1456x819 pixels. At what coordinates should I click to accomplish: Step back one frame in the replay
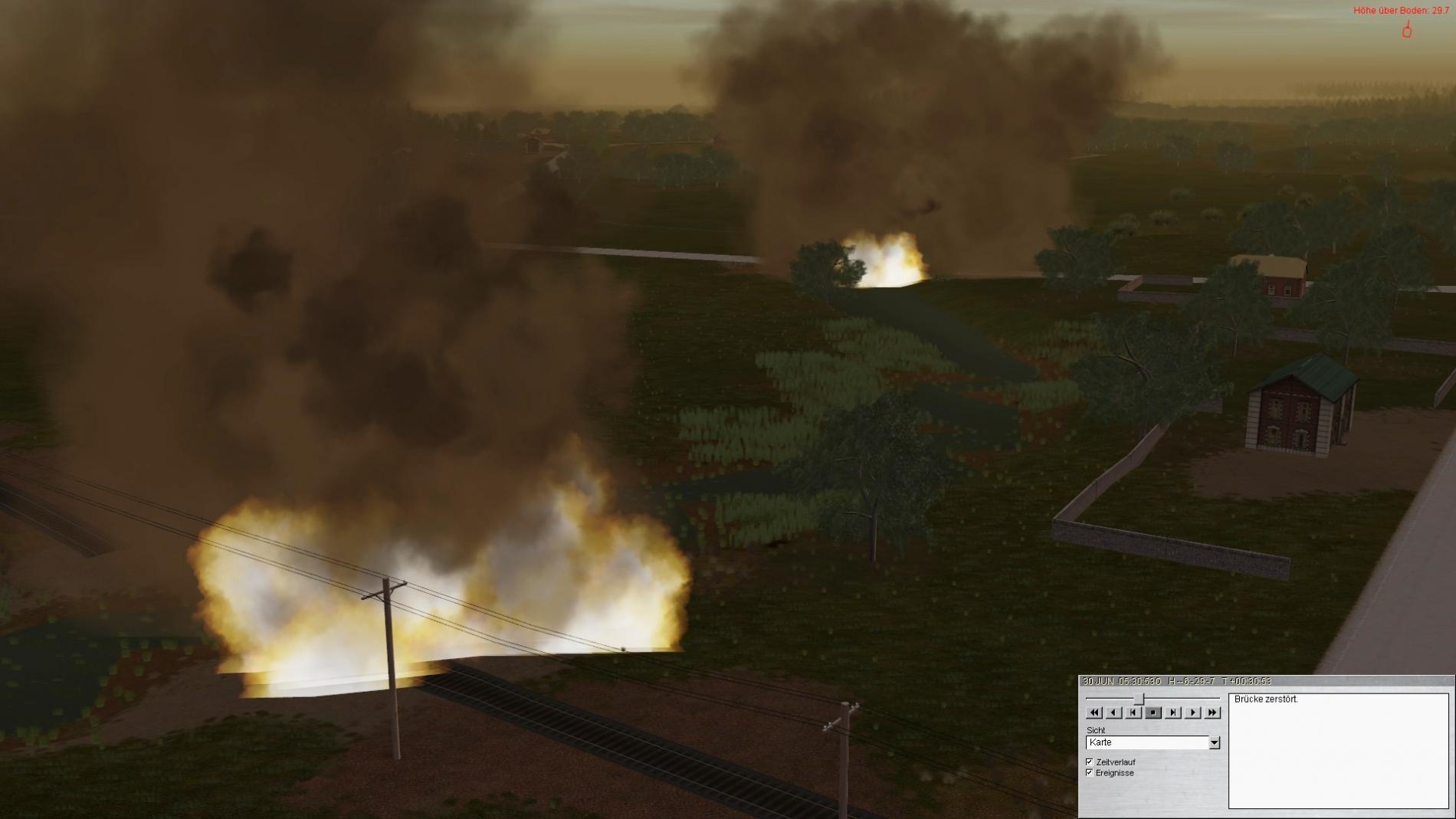click(1133, 713)
